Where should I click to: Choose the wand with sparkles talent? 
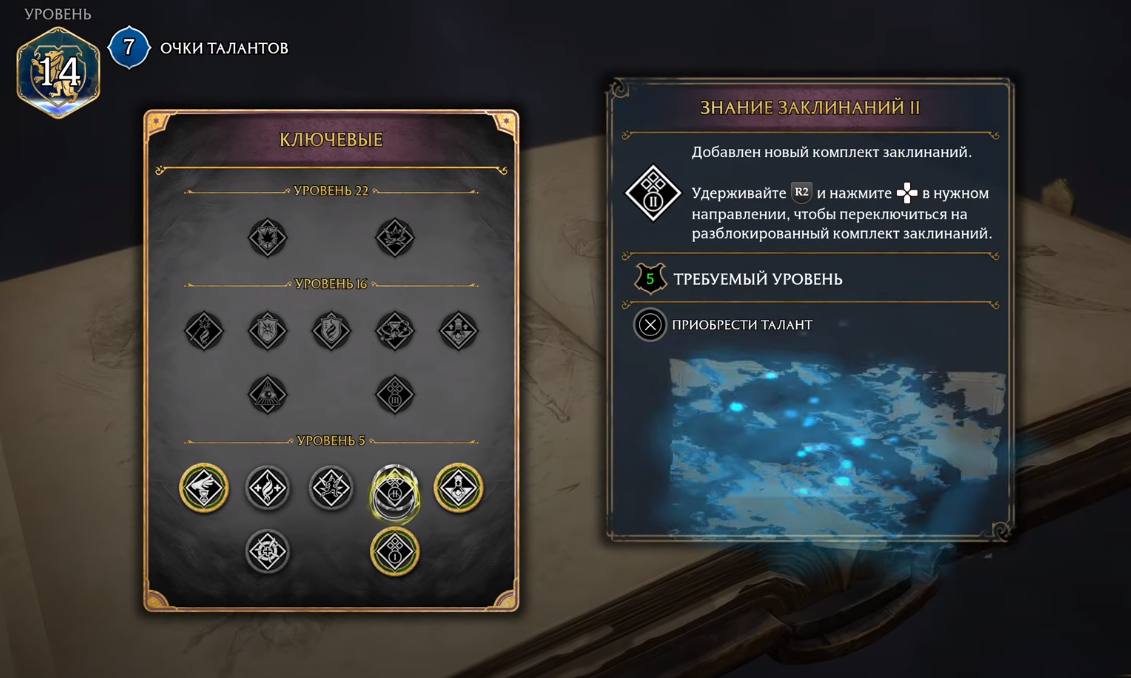point(204,331)
